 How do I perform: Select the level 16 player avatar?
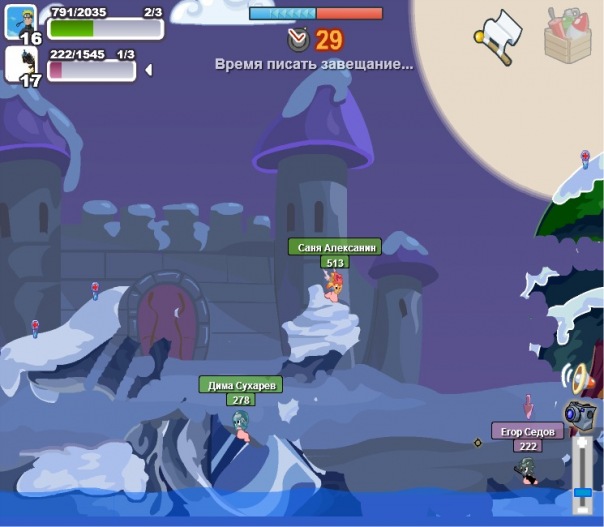pyautogui.click(x=20, y=20)
